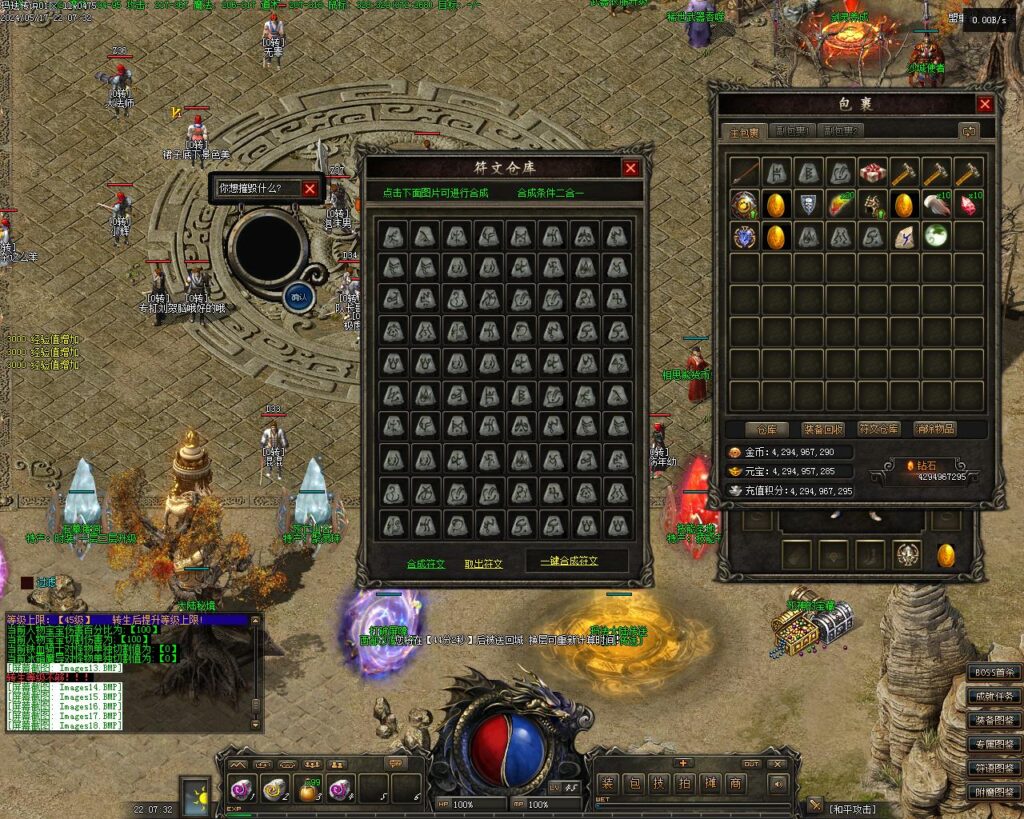Switch to the 副包裹1 bag tab

[x=794, y=131]
